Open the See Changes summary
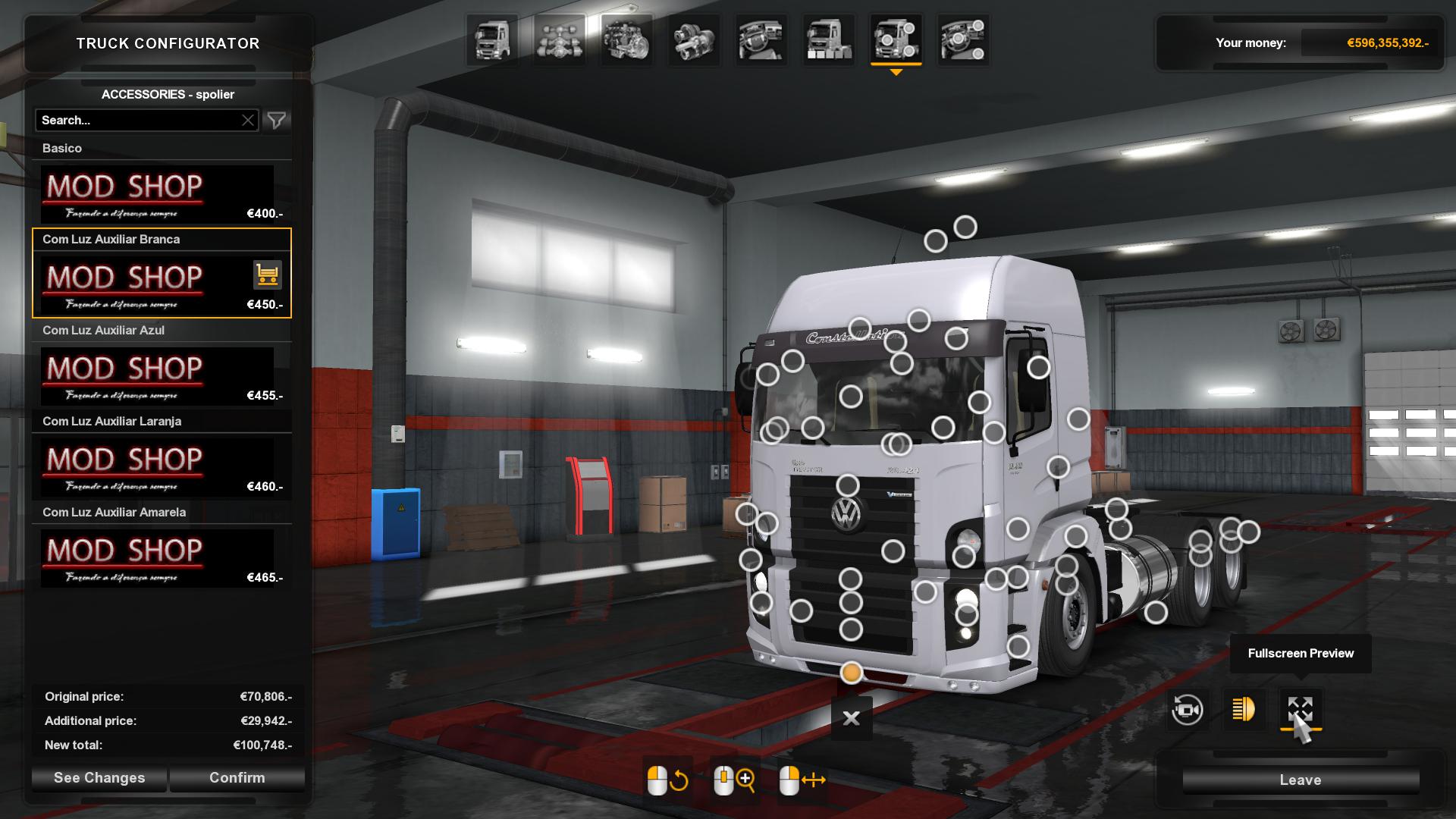This screenshot has width=1456, height=819. (x=99, y=778)
